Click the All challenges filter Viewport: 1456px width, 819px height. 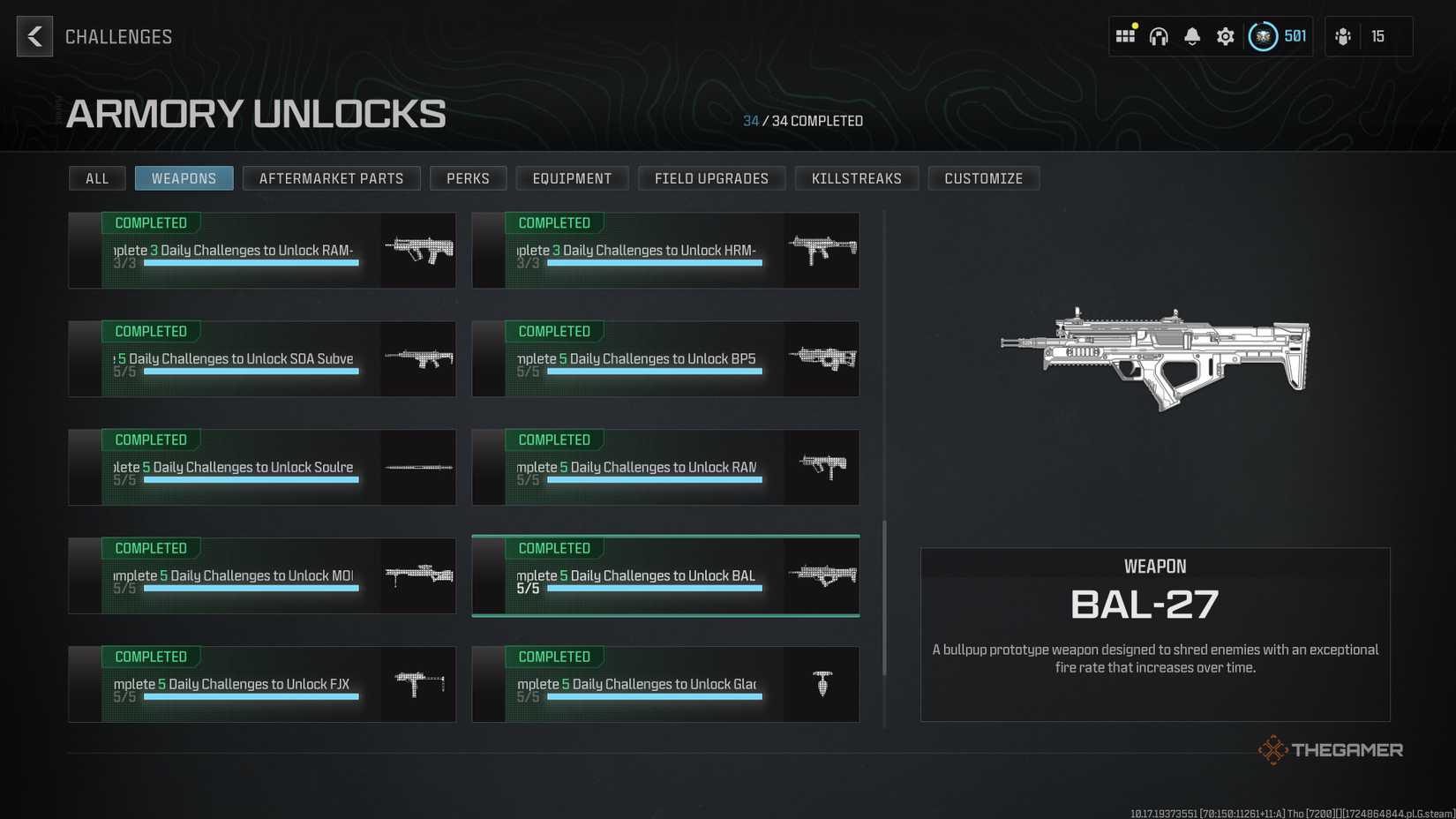pos(97,177)
